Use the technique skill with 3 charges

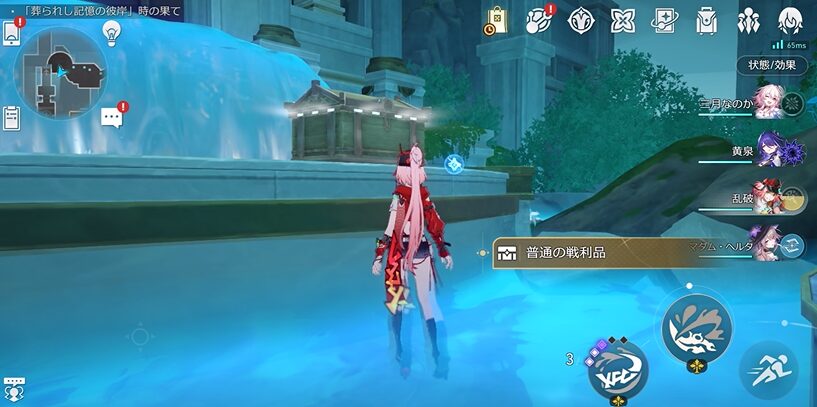pos(617,368)
